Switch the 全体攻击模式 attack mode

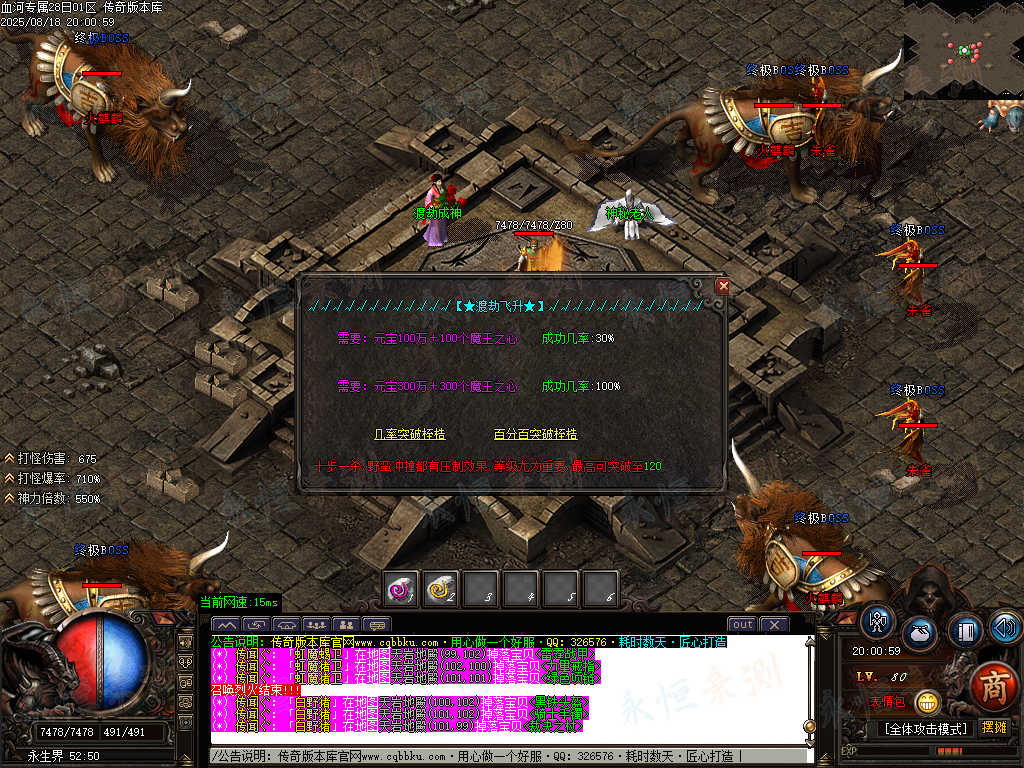click(x=924, y=728)
